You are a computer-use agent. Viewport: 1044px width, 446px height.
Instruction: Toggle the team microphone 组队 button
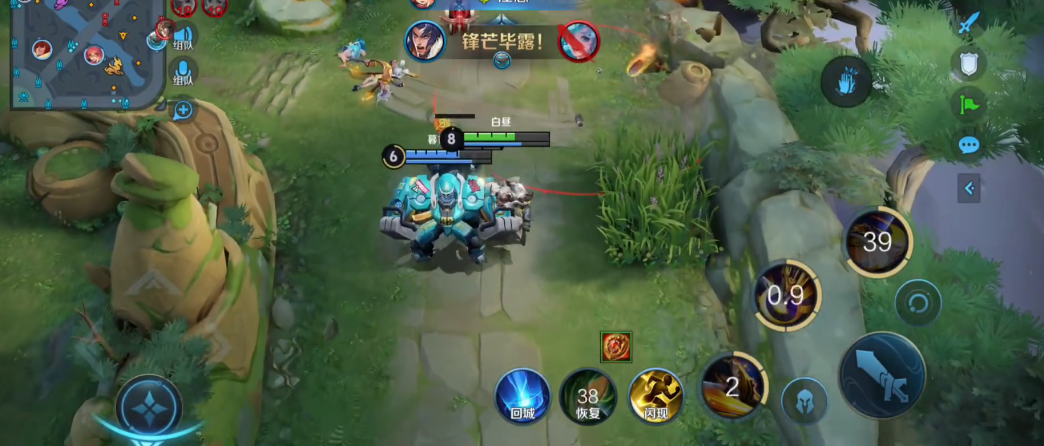point(183,73)
